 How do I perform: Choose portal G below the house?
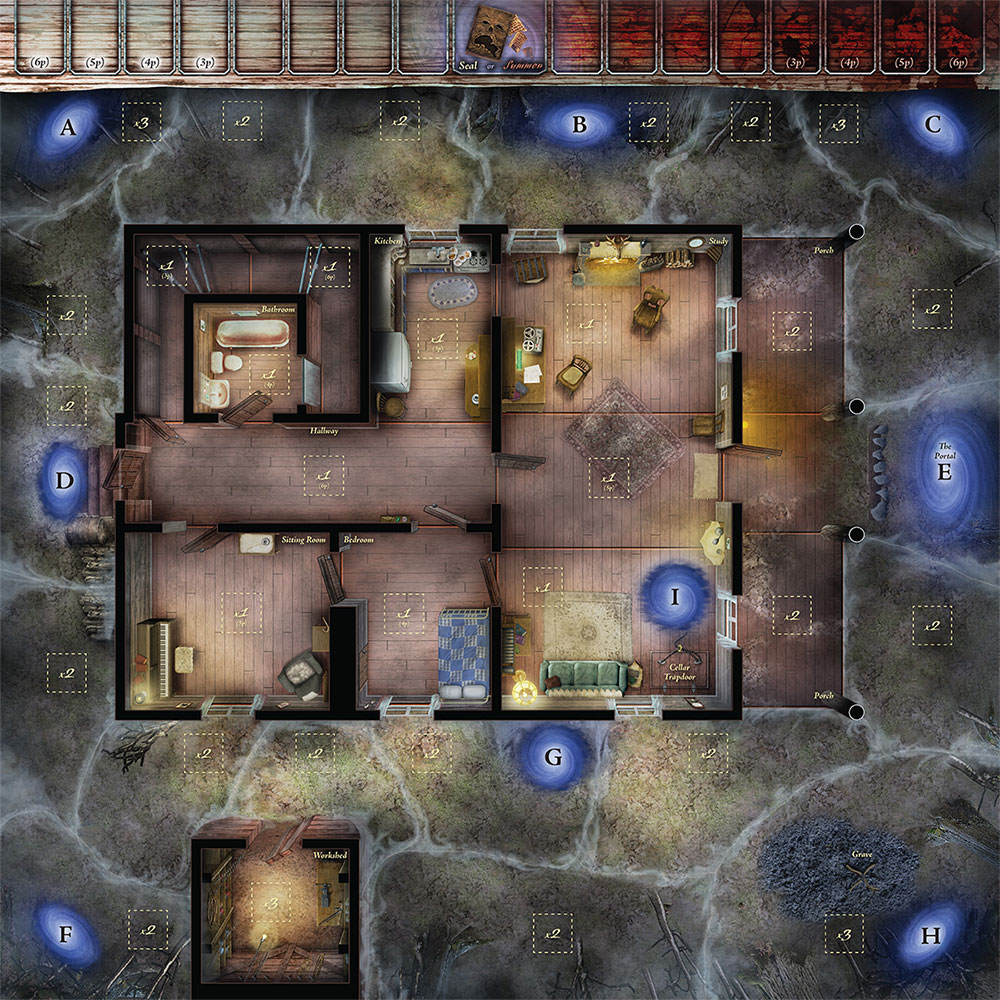click(553, 756)
